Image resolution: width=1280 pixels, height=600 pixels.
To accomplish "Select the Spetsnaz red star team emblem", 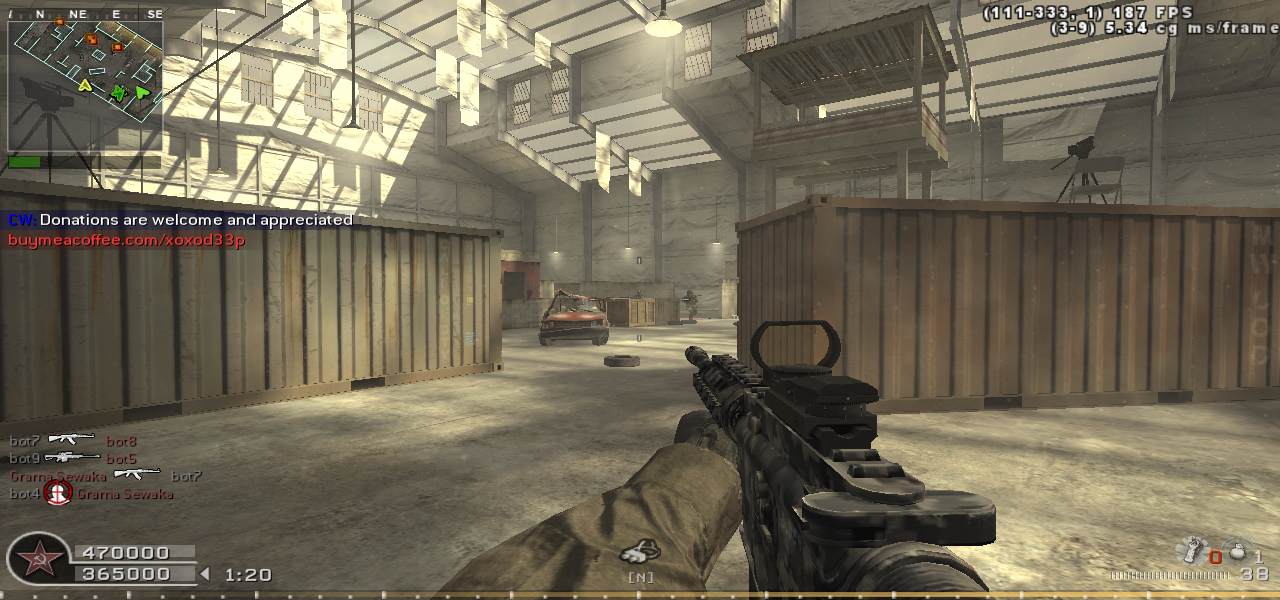I will coord(40,558).
